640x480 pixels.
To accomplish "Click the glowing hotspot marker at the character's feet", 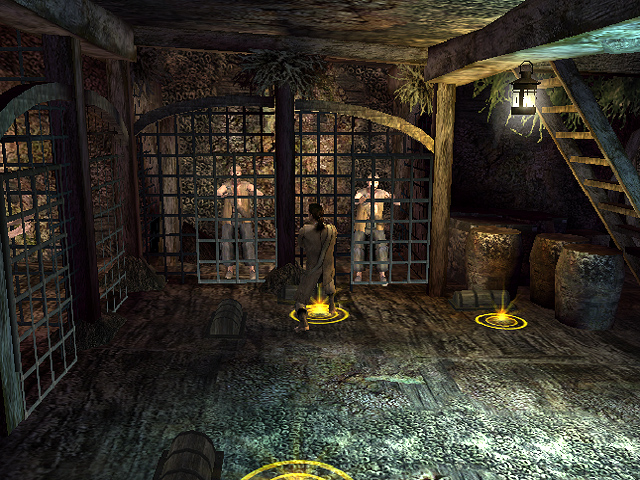I will [319, 314].
